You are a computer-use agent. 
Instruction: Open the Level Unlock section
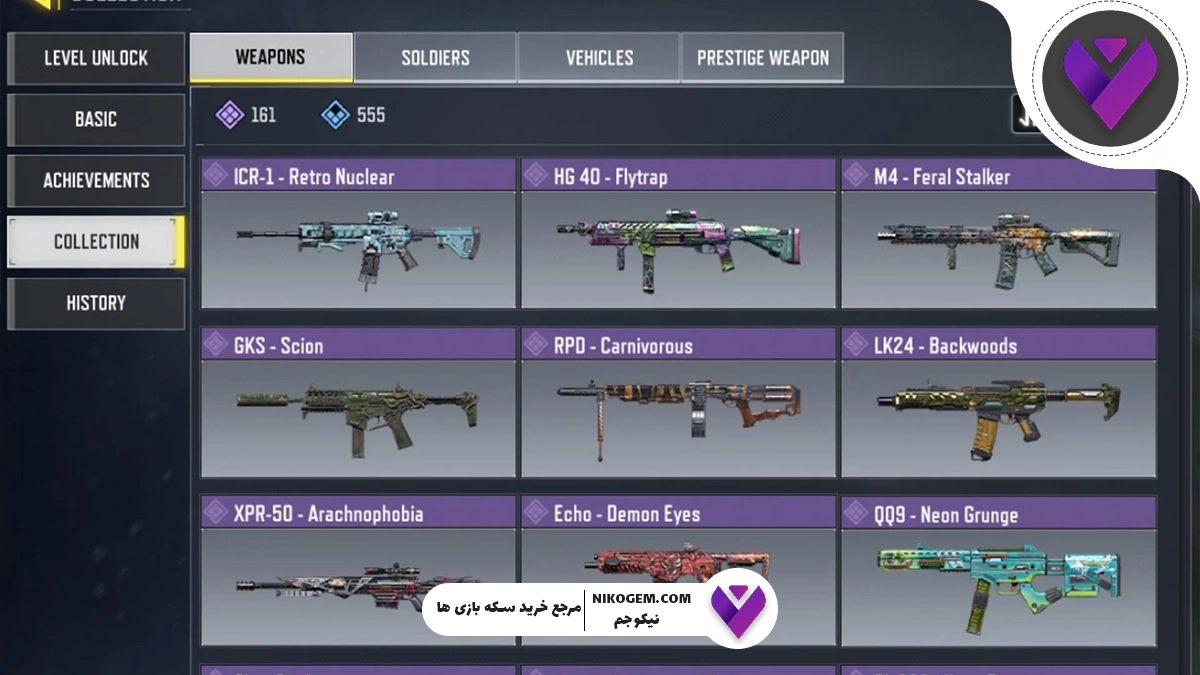coord(96,58)
